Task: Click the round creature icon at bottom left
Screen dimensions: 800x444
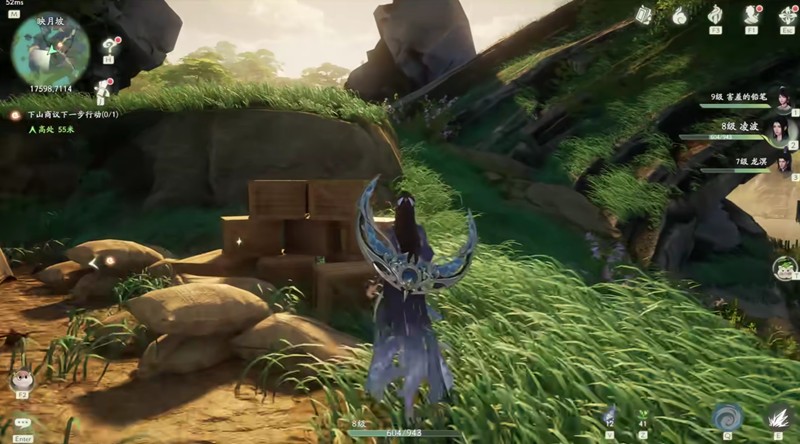Action: pyautogui.click(x=20, y=380)
